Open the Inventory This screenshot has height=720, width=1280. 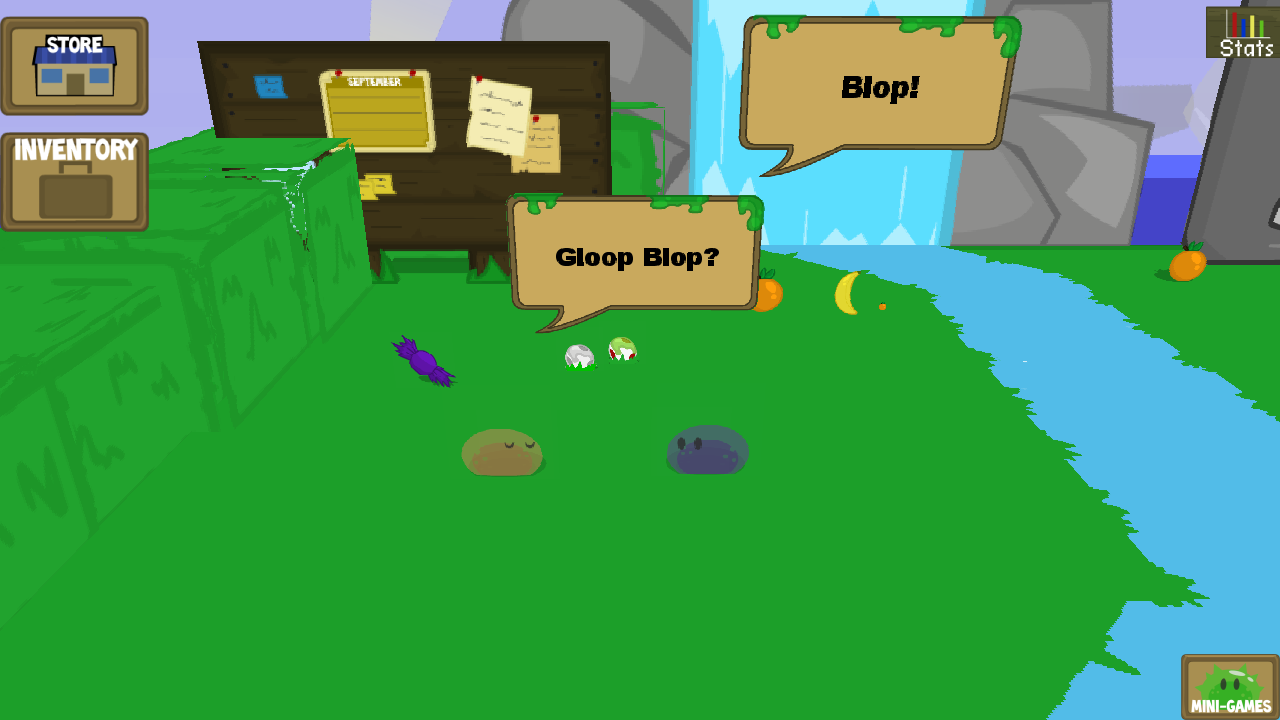pos(74,180)
